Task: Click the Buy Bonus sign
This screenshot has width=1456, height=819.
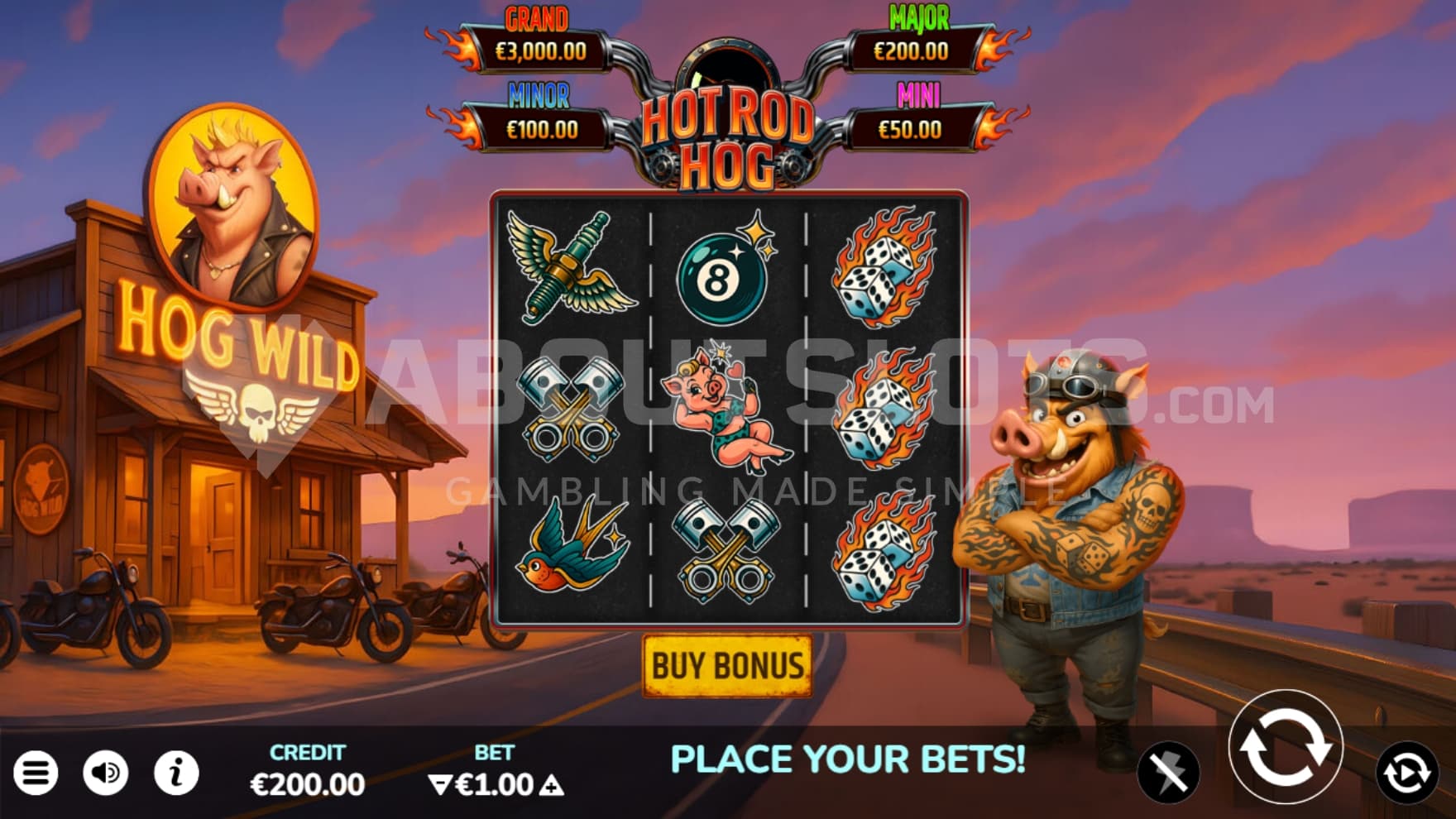Action: 727,665
